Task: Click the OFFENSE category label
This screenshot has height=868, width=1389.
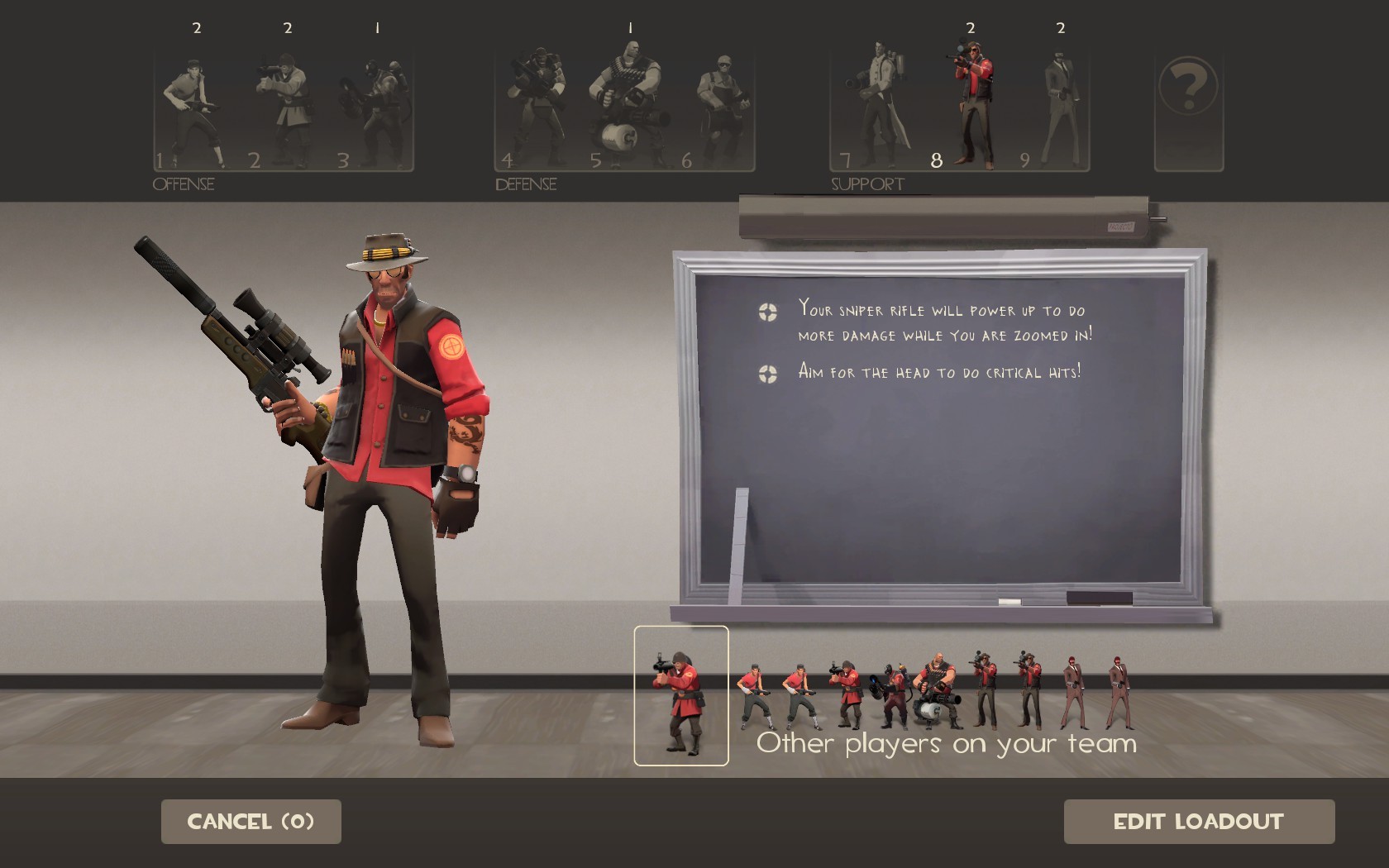Action: tap(184, 184)
